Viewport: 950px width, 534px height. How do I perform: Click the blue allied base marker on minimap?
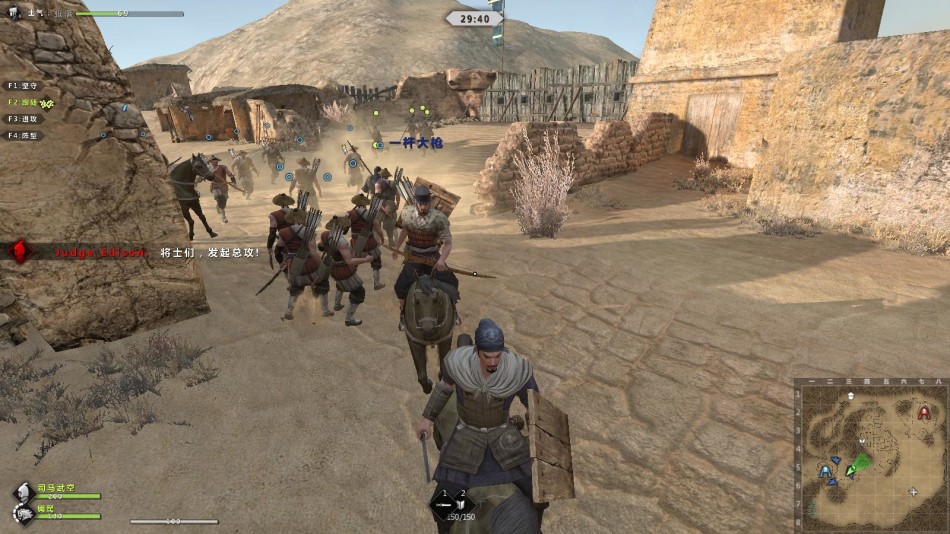[x=825, y=470]
